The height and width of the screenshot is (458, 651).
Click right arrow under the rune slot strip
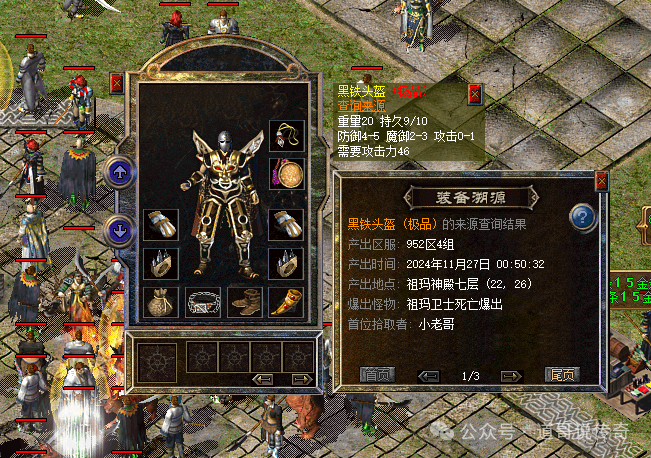(300, 379)
